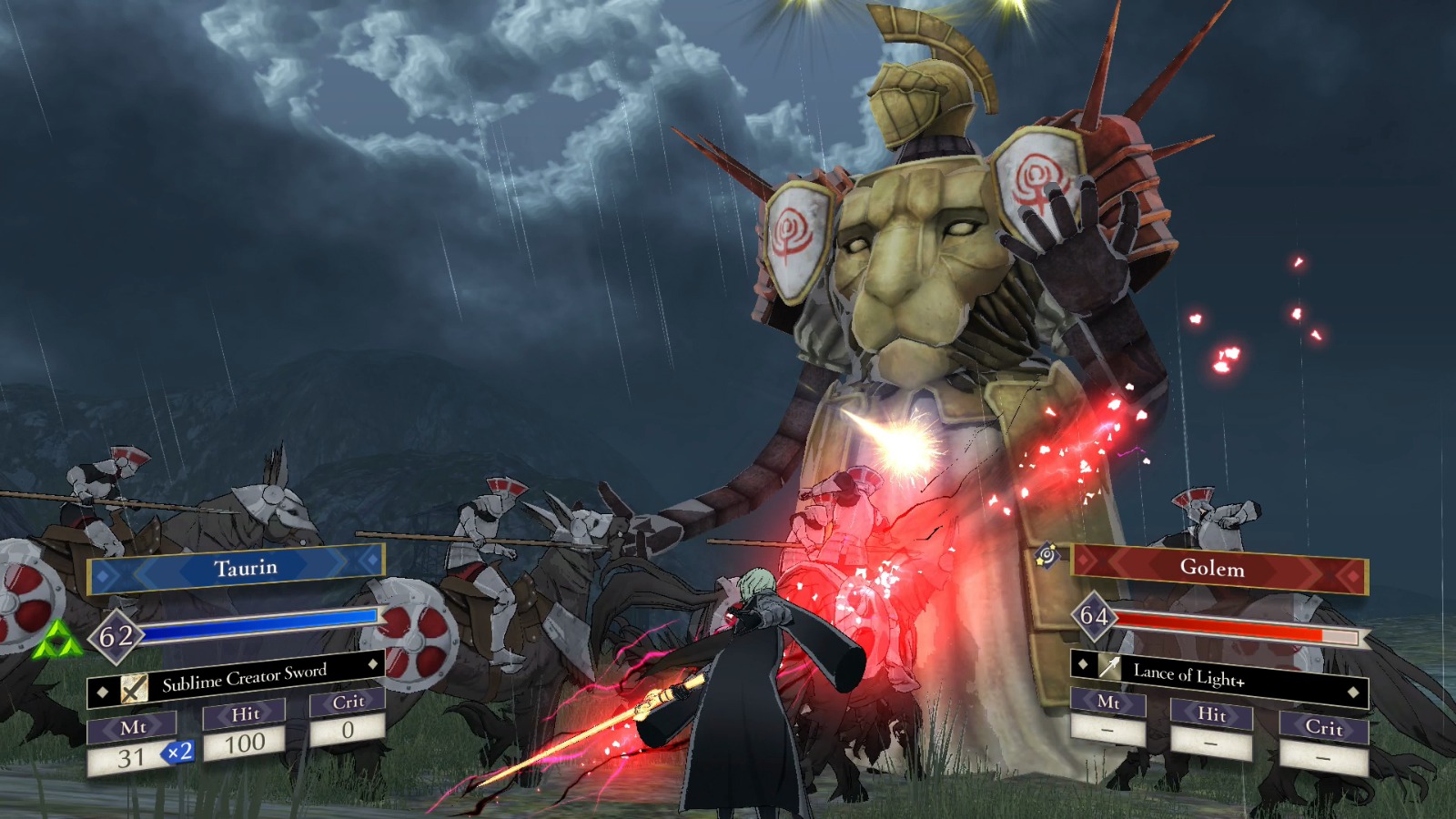Screen dimensions: 1456x819
Task: Toggle the Crit value box showing 0
Action: [347, 728]
